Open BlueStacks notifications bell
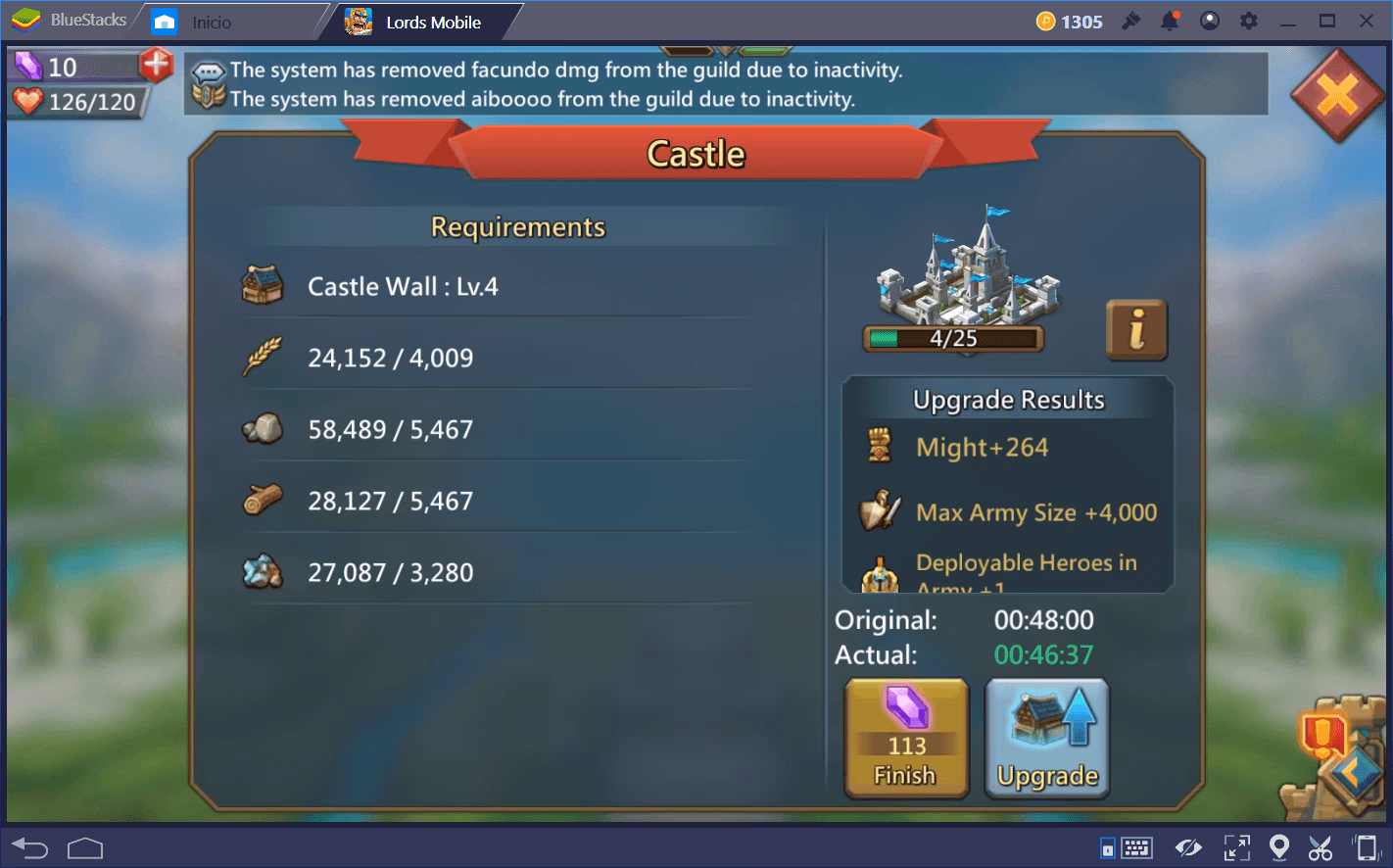This screenshot has width=1393, height=868. coord(1169,21)
